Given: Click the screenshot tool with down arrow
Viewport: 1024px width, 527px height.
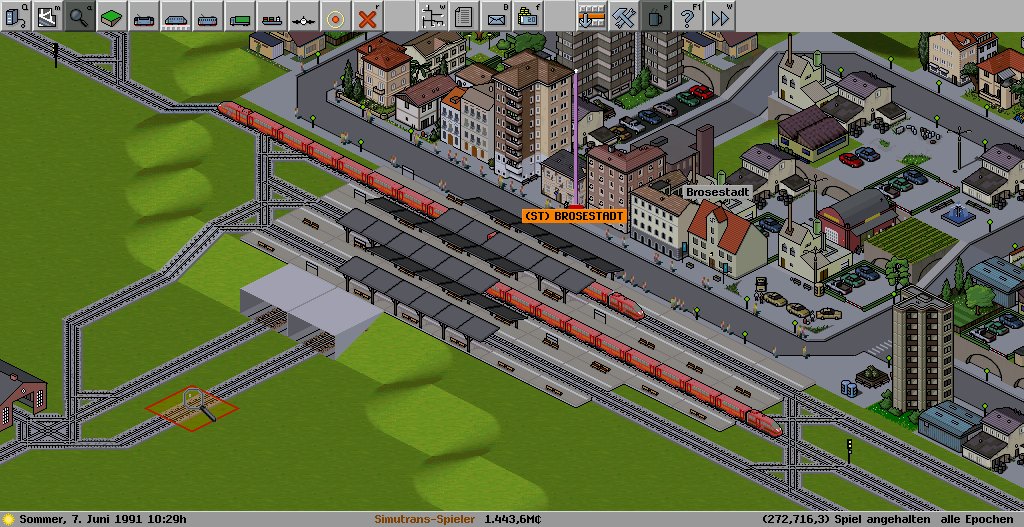Looking at the screenshot, I should pos(591,16).
